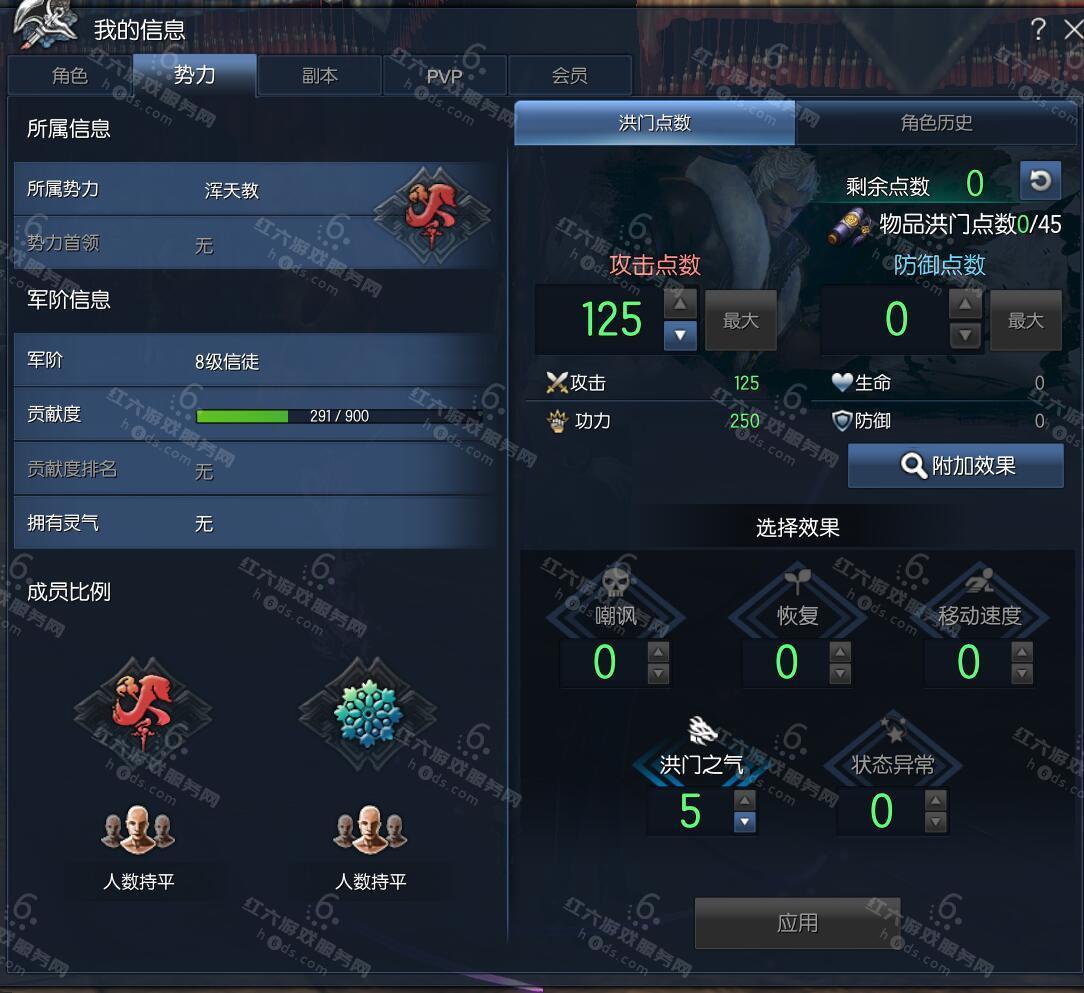Maximize 防御点数 with its 最大 button
1084x993 pixels.
pos(1025,321)
